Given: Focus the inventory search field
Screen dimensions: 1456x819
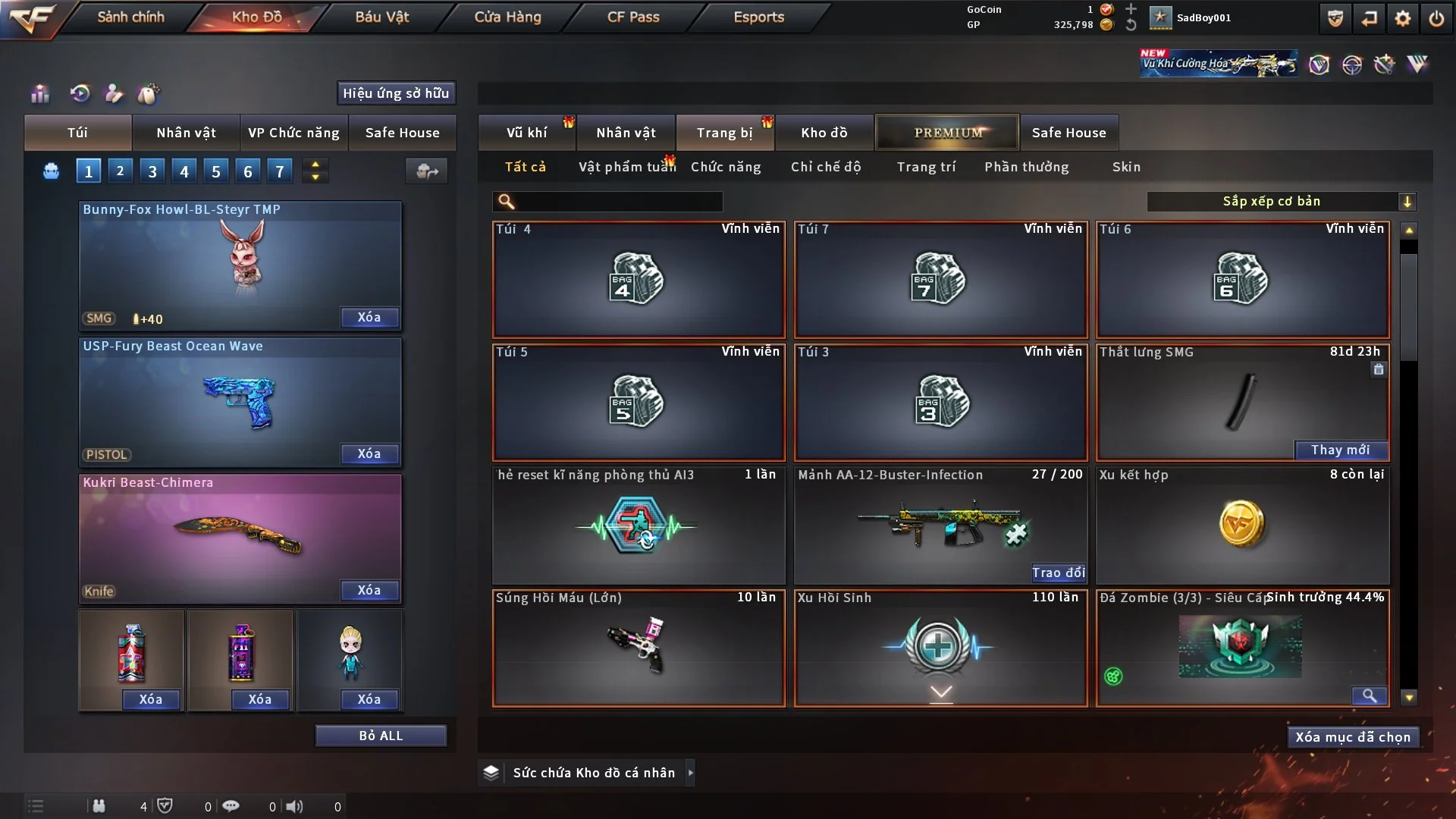Looking at the screenshot, I should [618, 201].
